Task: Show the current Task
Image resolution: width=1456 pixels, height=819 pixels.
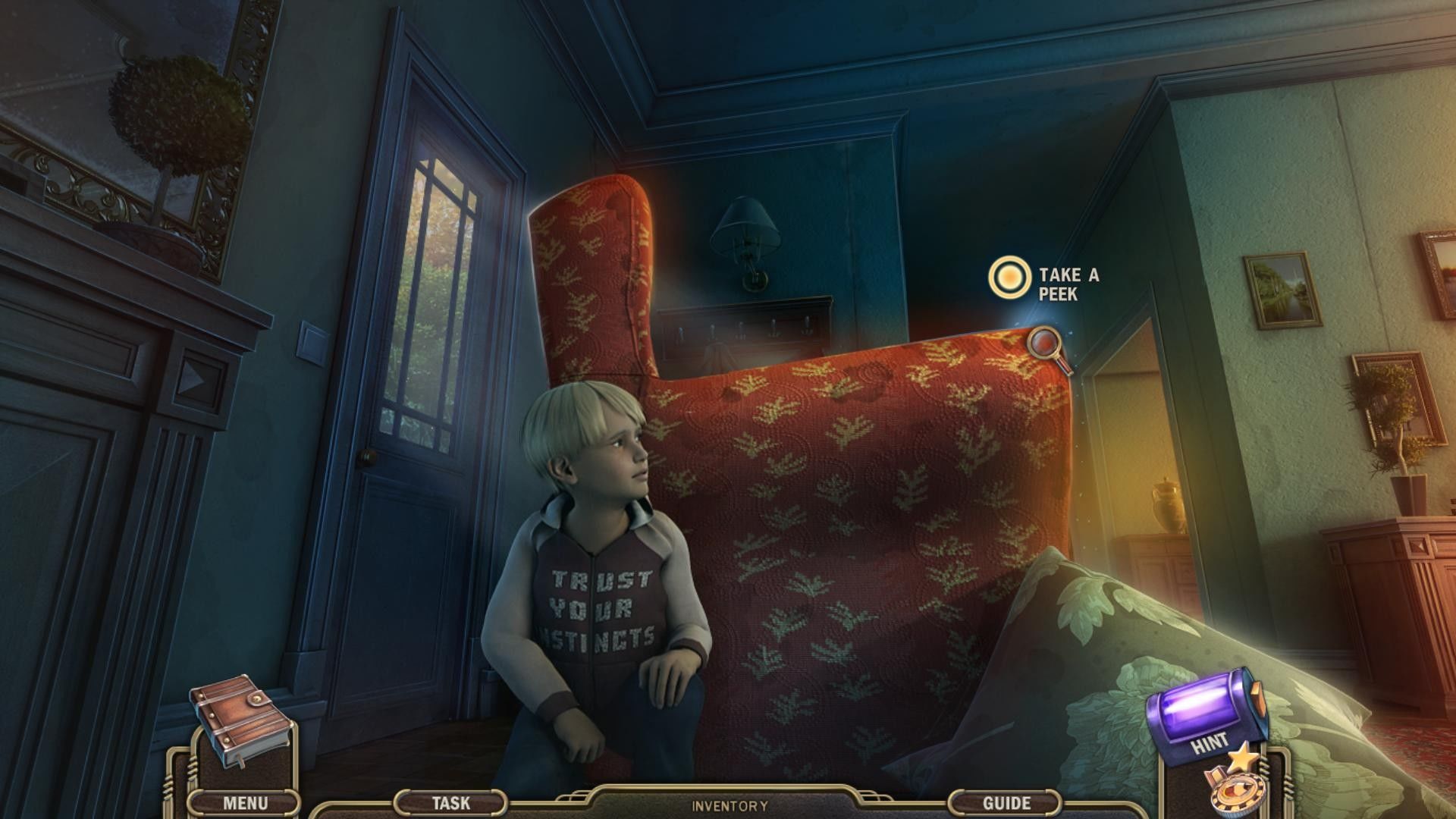Action: click(450, 802)
